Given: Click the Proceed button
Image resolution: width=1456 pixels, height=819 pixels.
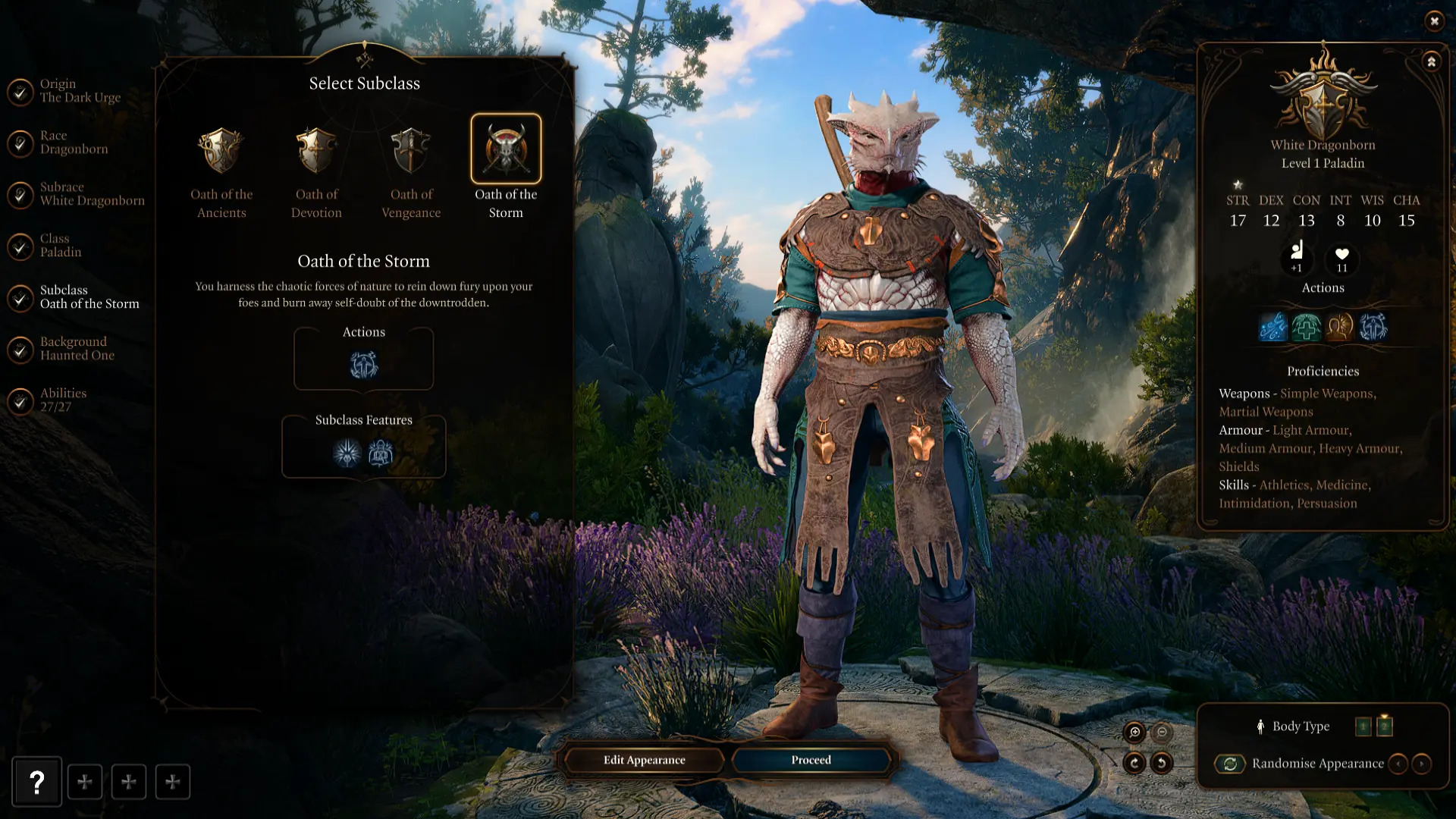Looking at the screenshot, I should [x=811, y=760].
